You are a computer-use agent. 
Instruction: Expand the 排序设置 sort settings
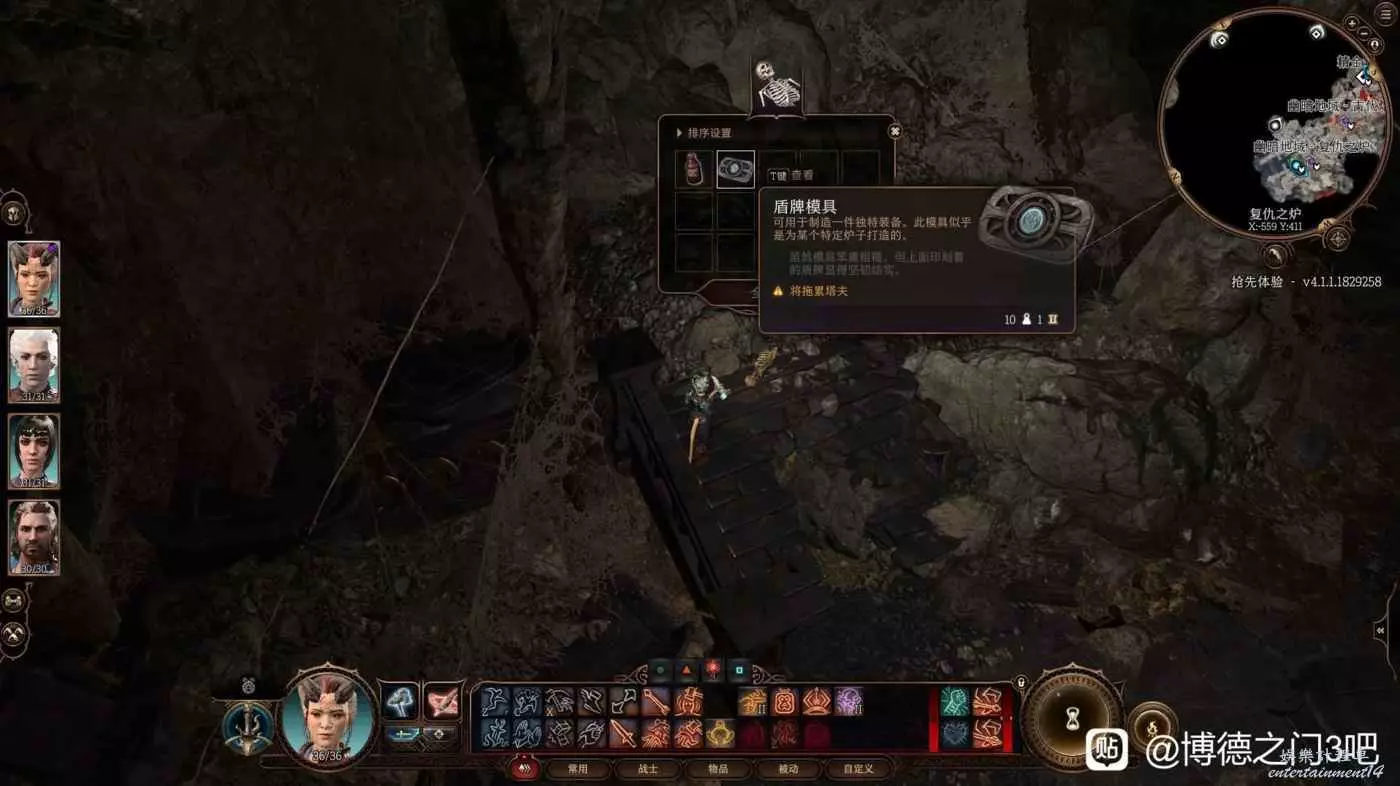(x=704, y=133)
